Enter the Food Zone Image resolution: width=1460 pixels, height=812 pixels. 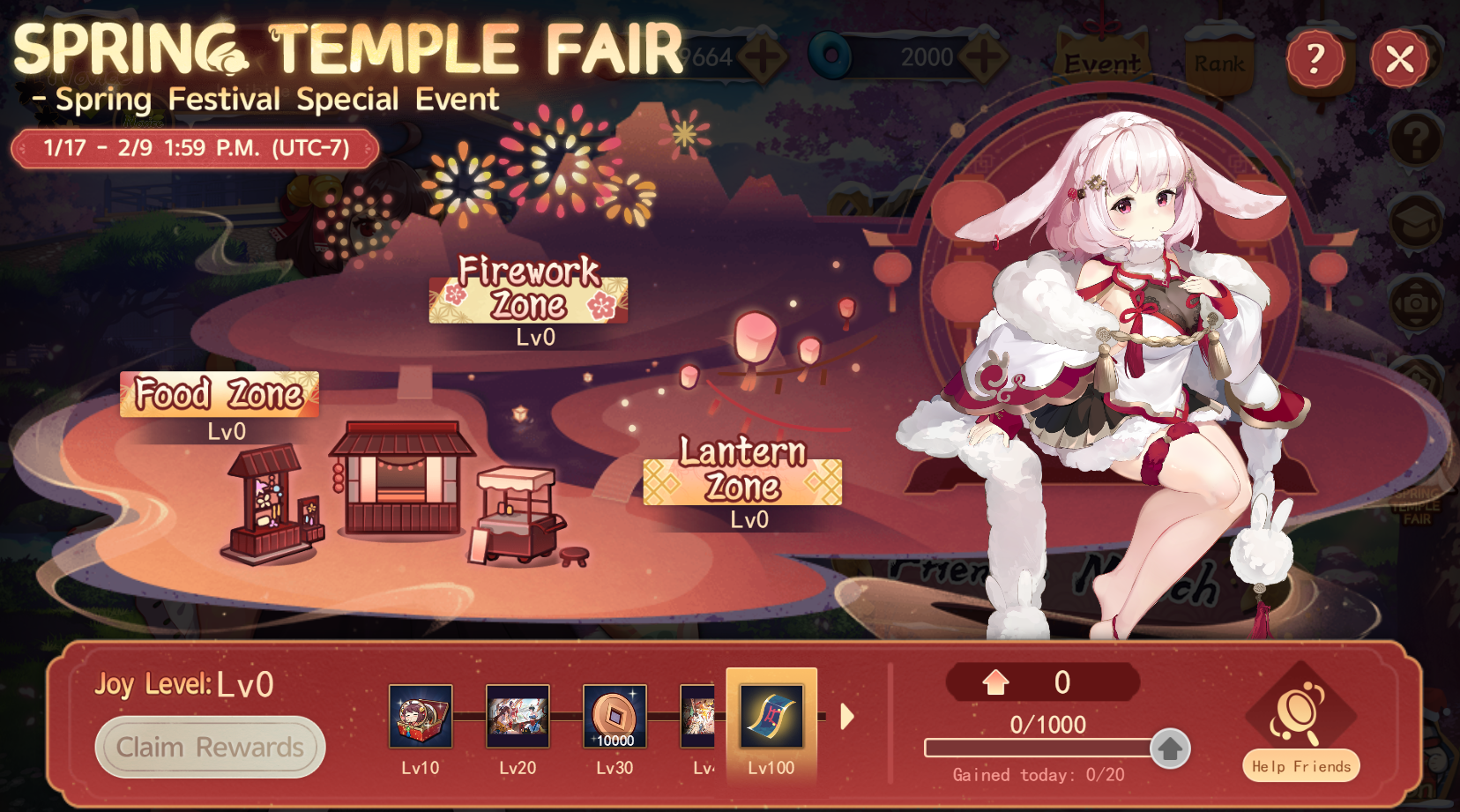pos(218,395)
